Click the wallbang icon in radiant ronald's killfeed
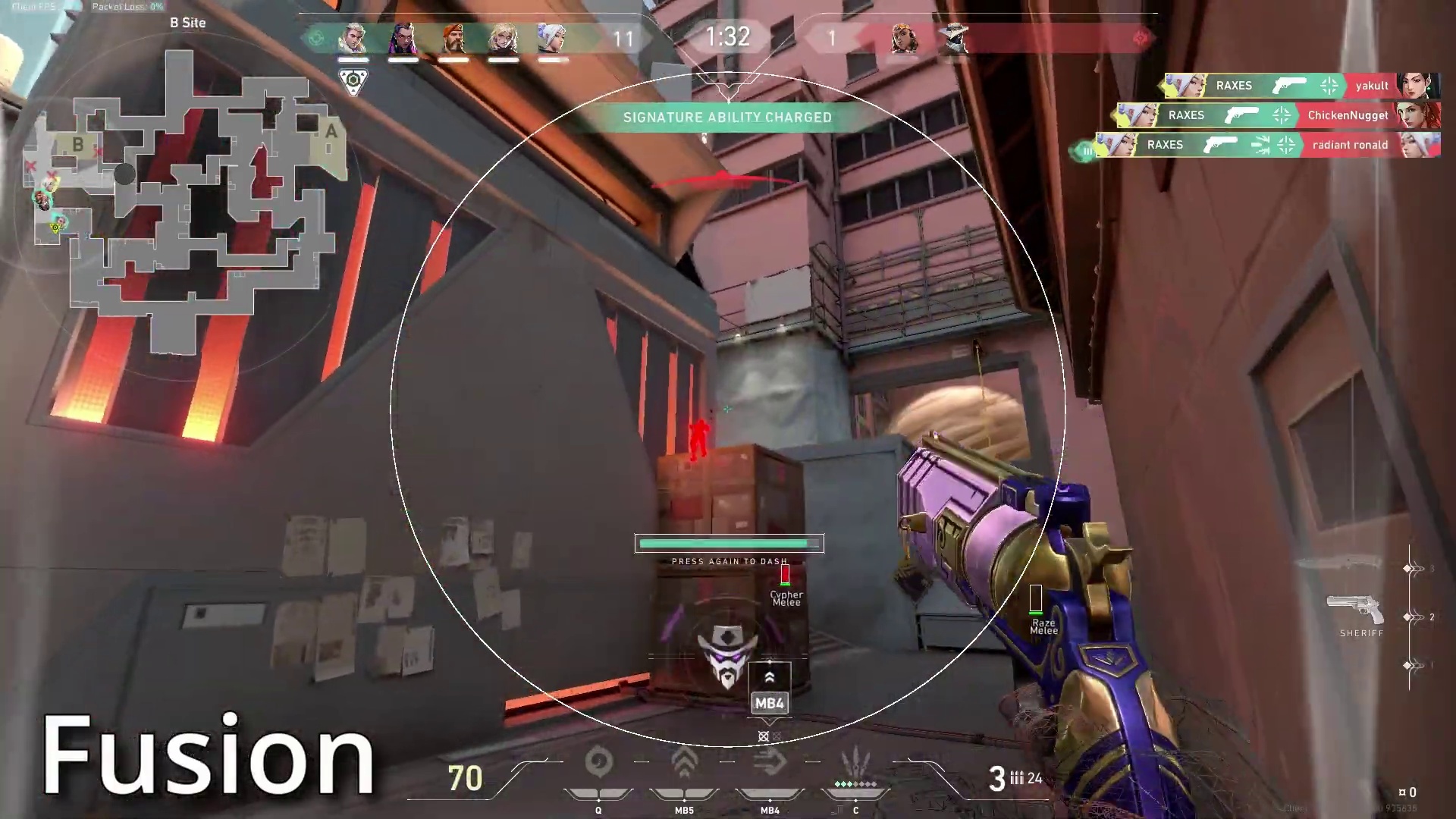The width and height of the screenshot is (1456, 819). point(1260,145)
